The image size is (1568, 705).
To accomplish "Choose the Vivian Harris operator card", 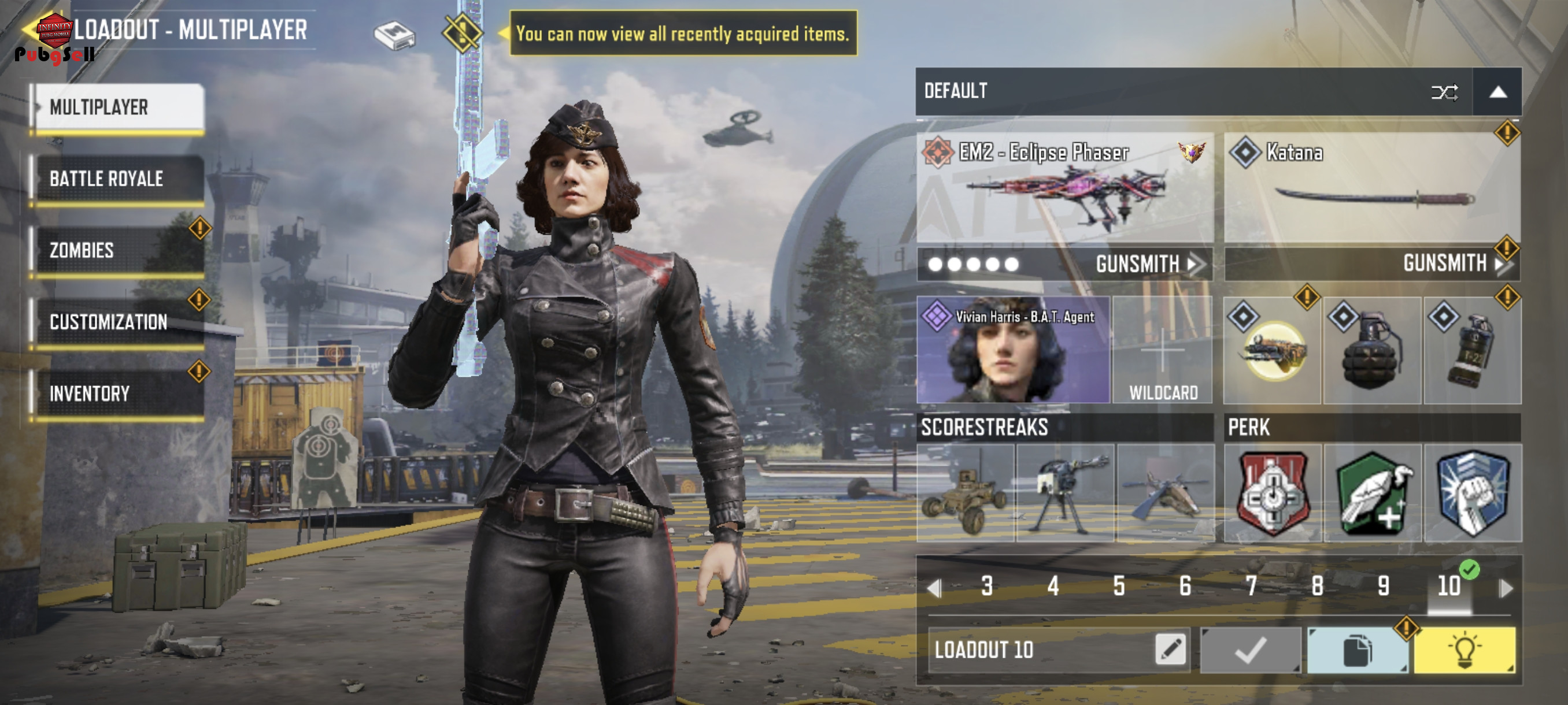I will (x=1013, y=350).
